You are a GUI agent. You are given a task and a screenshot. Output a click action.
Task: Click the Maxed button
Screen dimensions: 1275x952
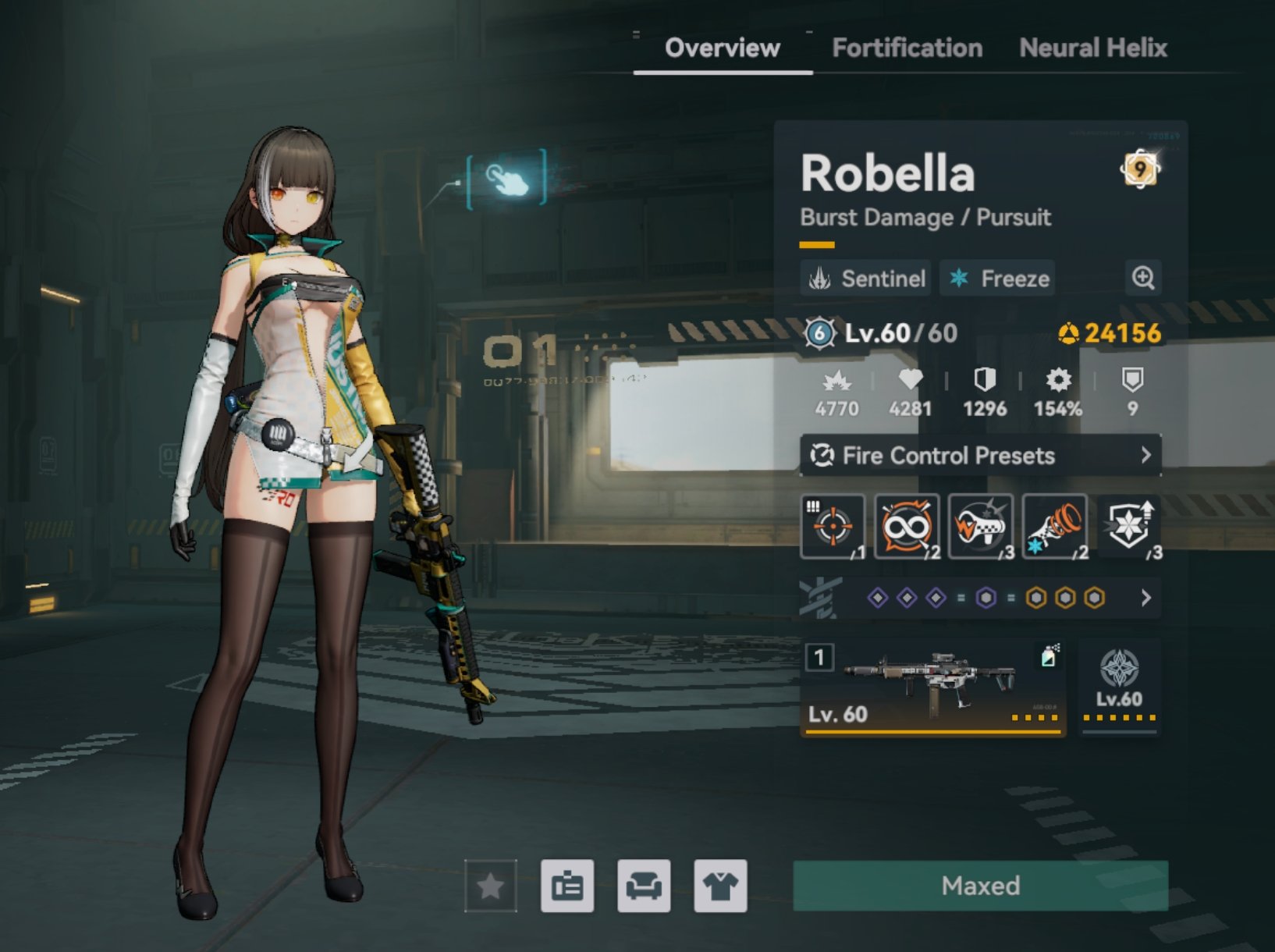pos(980,886)
